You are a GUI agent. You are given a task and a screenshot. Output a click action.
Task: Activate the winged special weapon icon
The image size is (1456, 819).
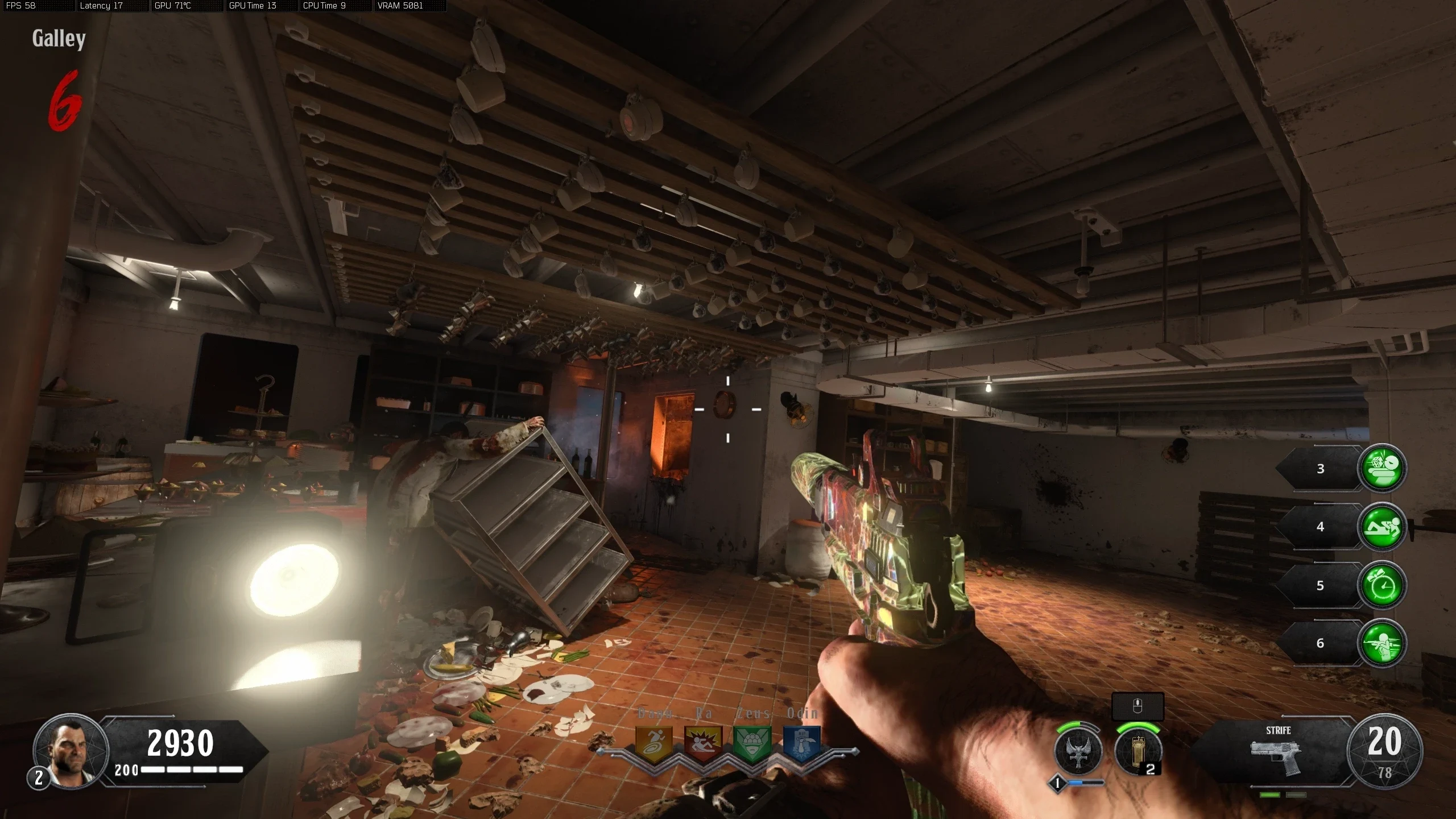1078,751
